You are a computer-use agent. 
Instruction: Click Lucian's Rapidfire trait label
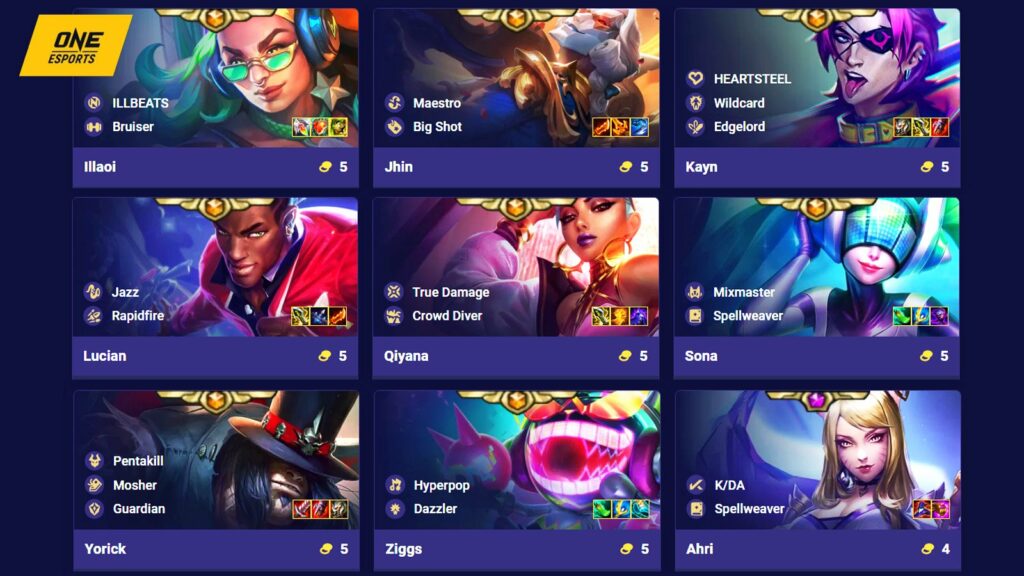point(138,316)
